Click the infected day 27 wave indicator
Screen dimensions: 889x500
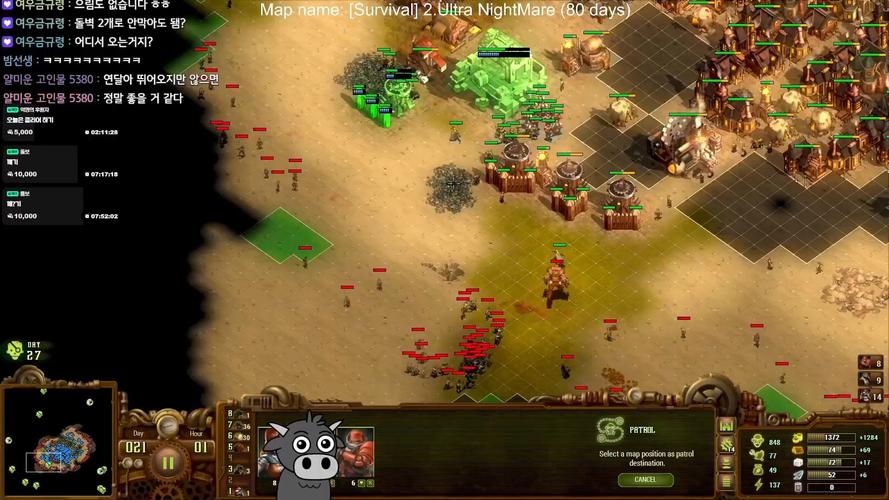[24, 350]
